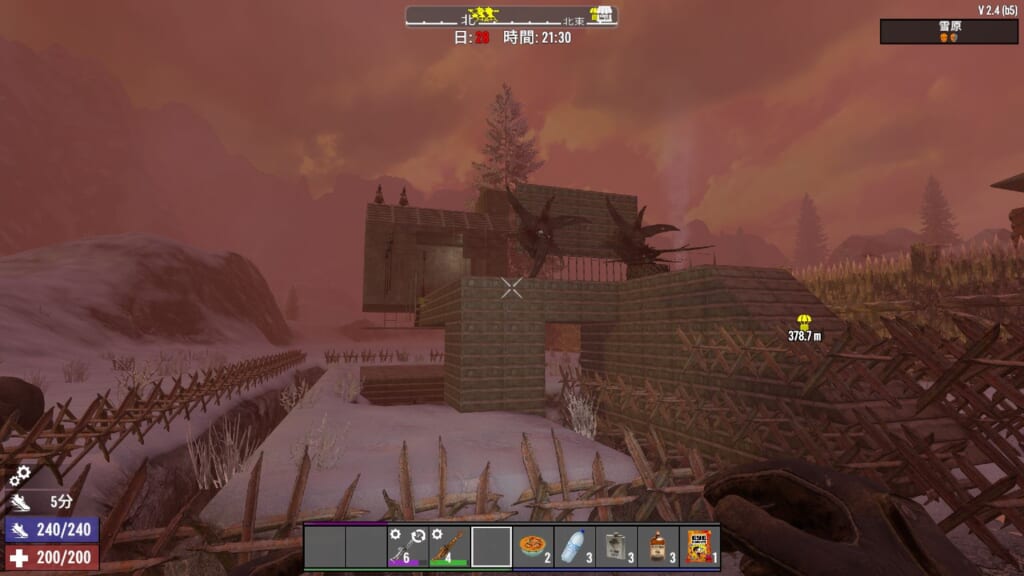Image resolution: width=1024 pixels, height=576 pixels.
Task: Click the 雪原 biome panel
Action: tap(948, 32)
